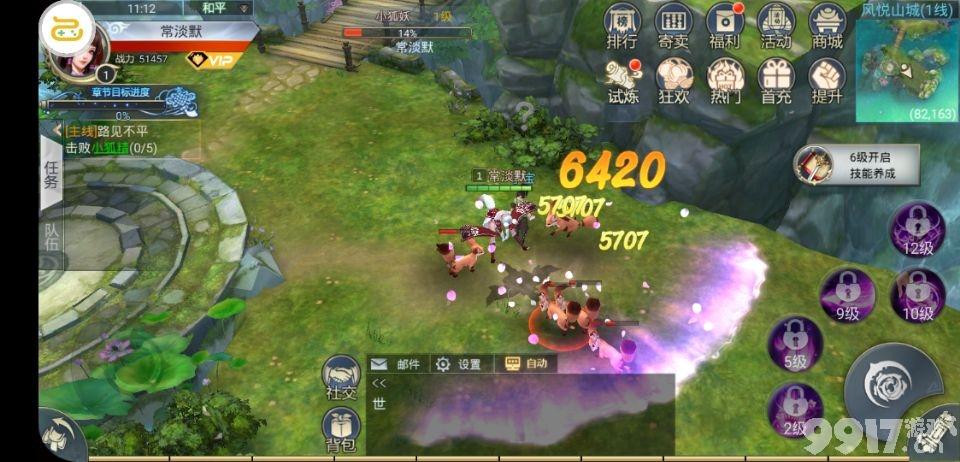960x462 pixels.
Task: Open the 提升 power-up menu
Action: 827,80
